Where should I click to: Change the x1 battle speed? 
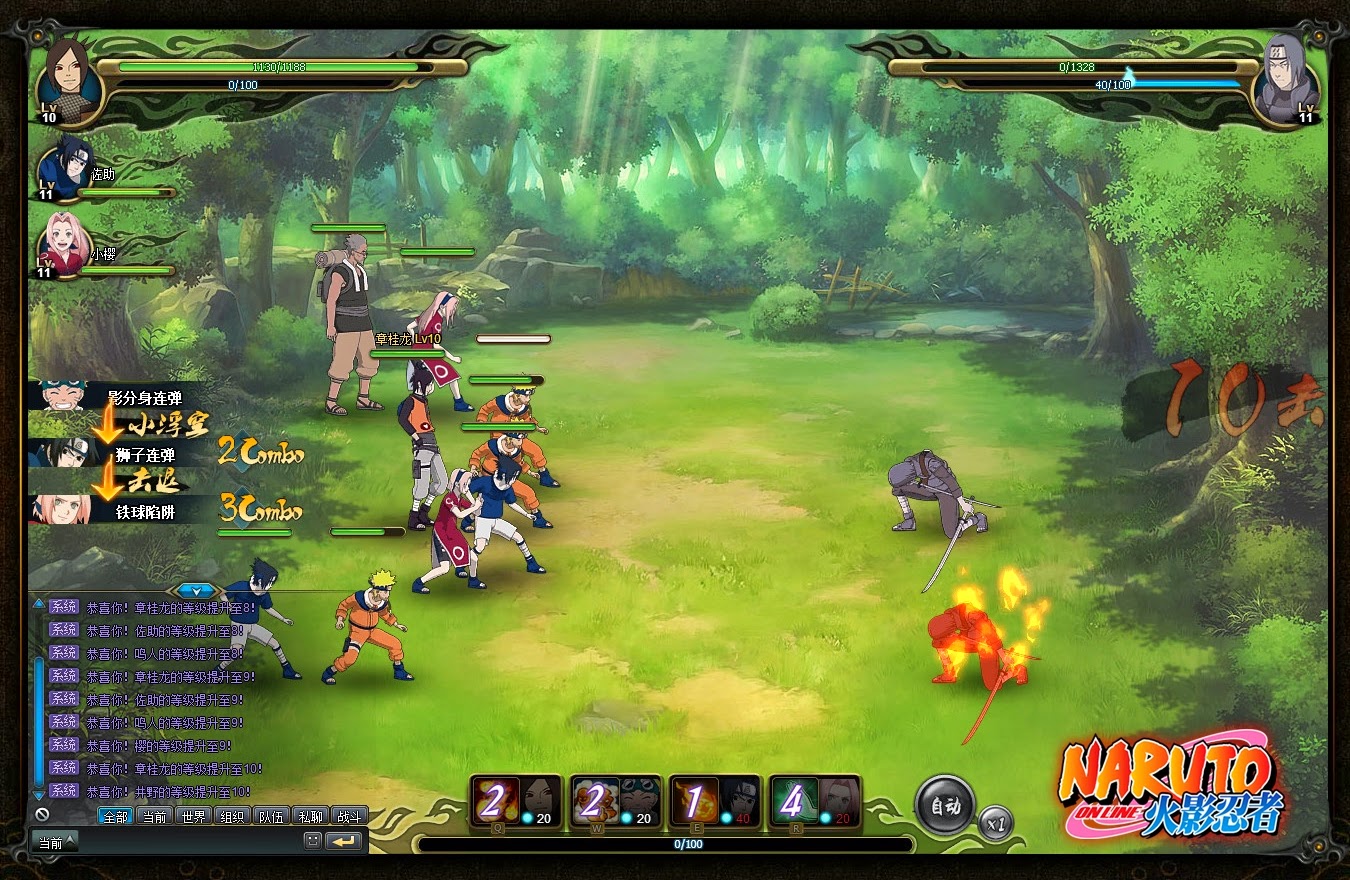tap(995, 824)
